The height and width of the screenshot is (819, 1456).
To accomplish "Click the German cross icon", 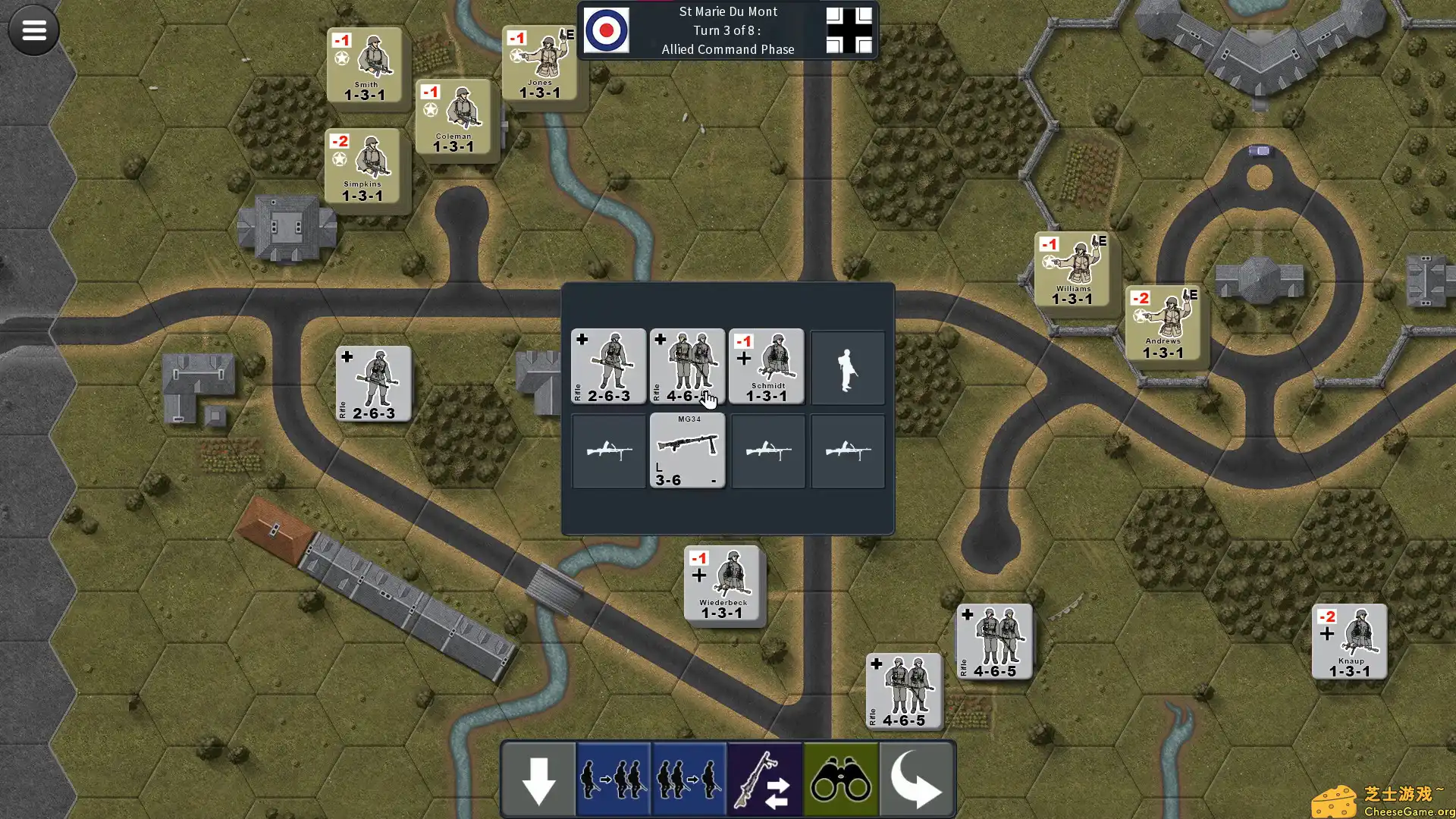I will tap(849, 30).
